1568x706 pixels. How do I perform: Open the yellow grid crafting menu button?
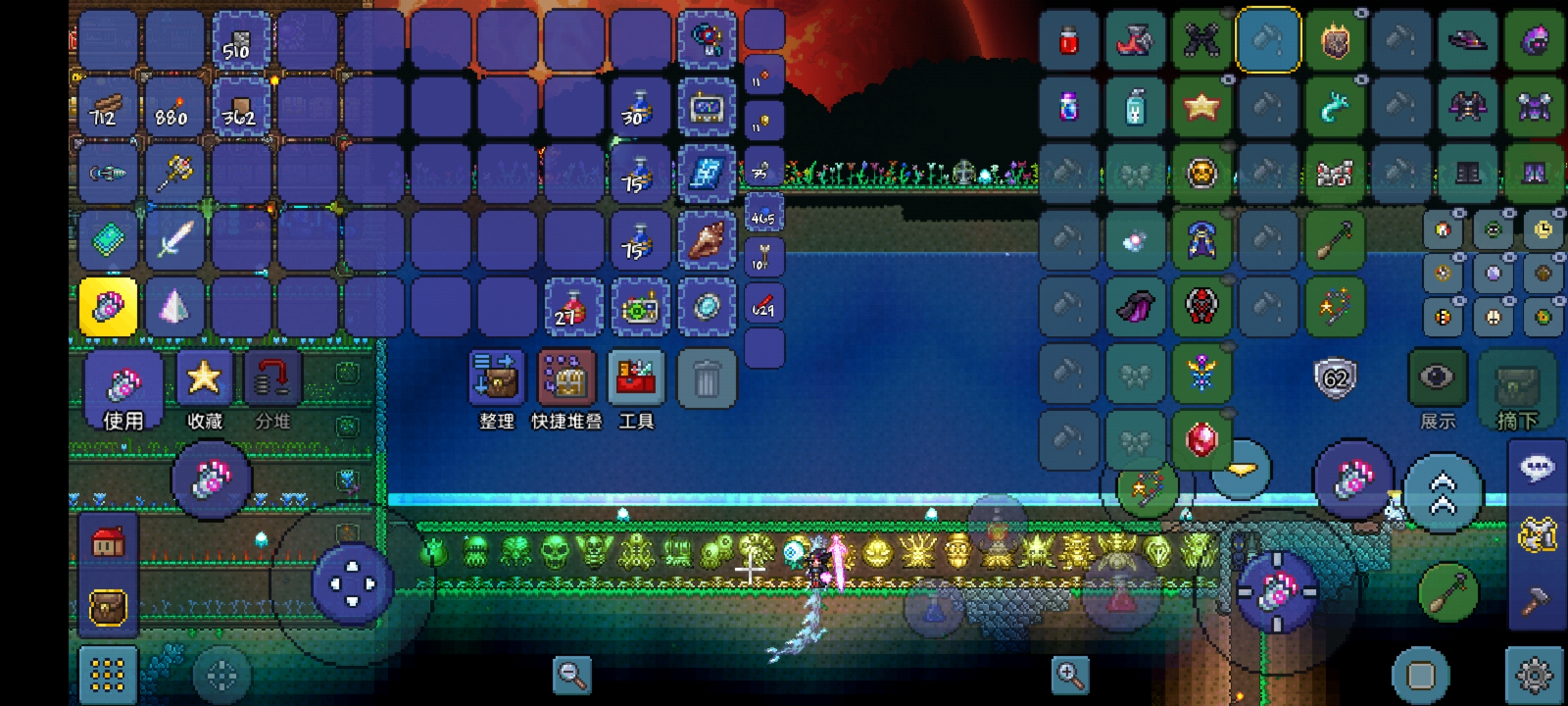(x=108, y=675)
